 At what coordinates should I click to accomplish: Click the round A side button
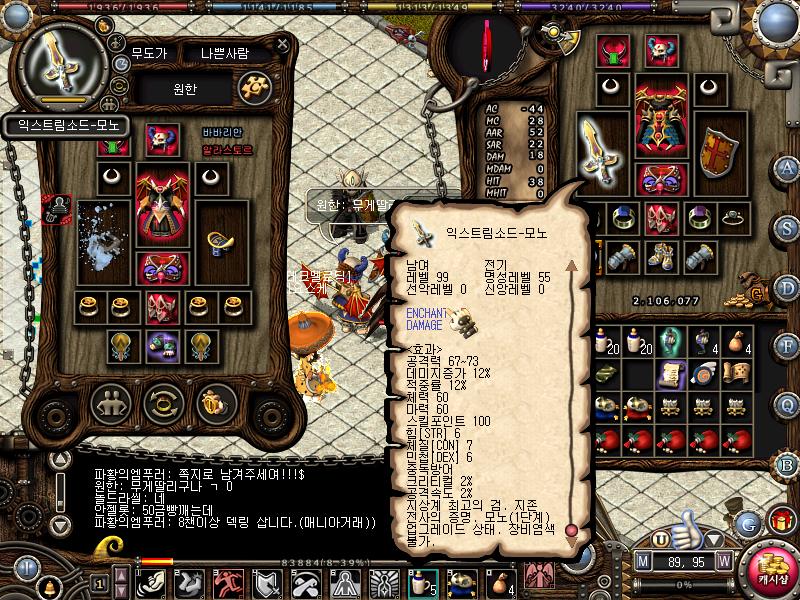click(x=787, y=168)
